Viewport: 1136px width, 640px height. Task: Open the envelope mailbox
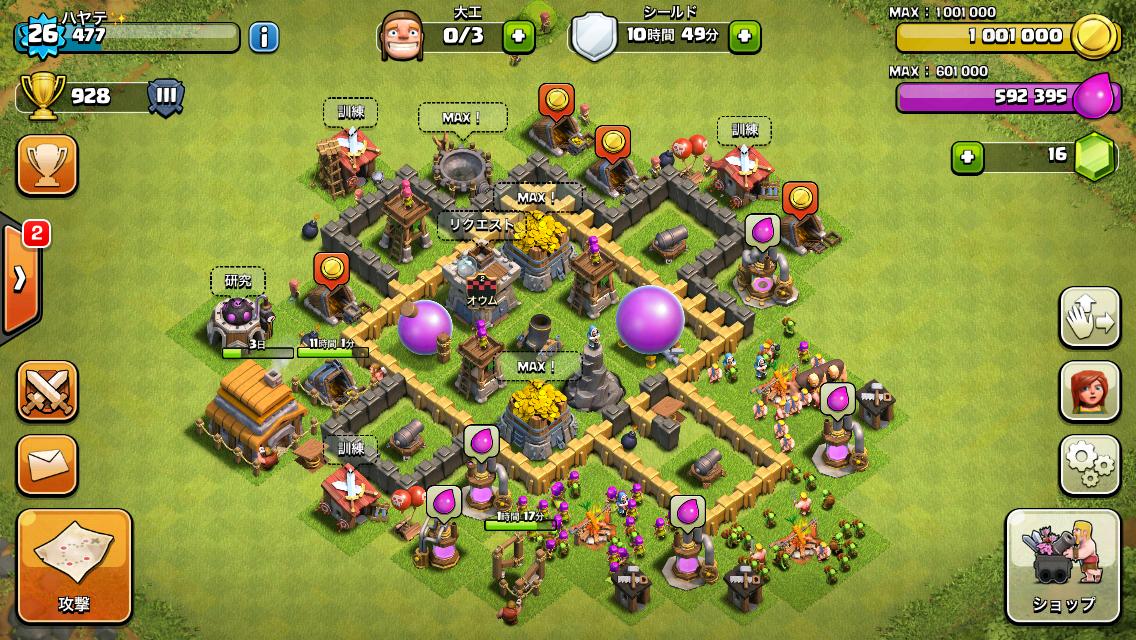point(47,464)
